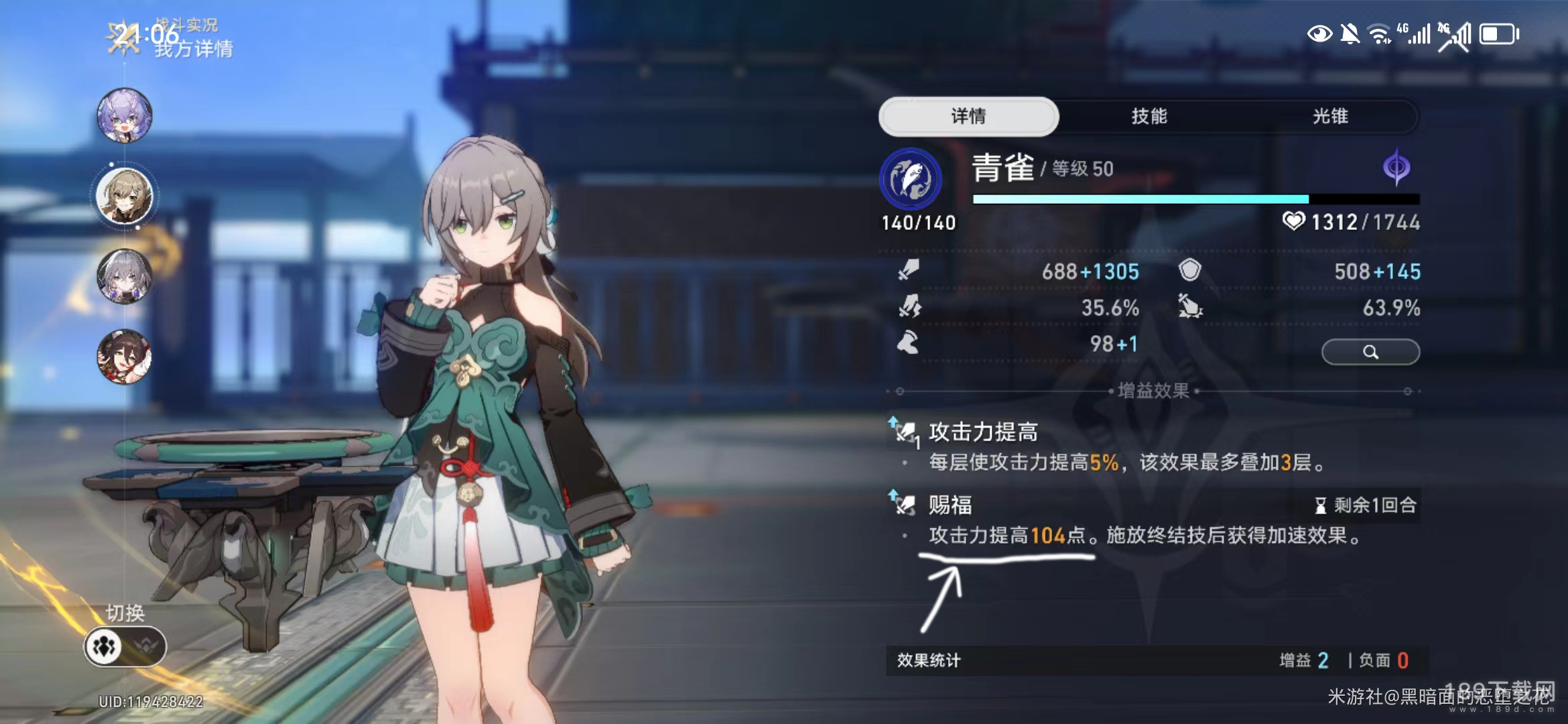This screenshot has width=1568, height=724.
Task: Click the Quantum element icon
Action: click(1396, 167)
